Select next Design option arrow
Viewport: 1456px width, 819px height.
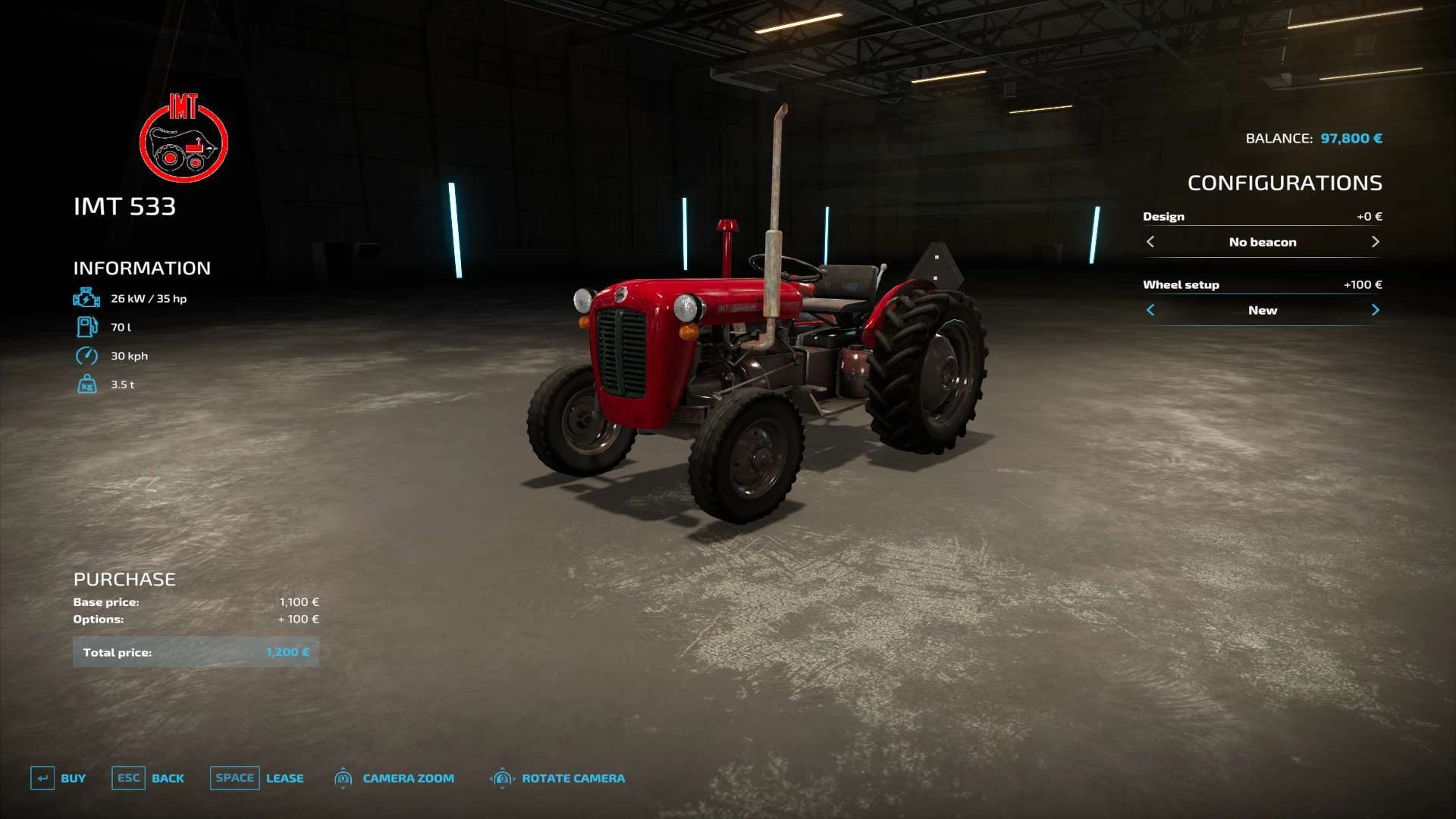[x=1375, y=242]
